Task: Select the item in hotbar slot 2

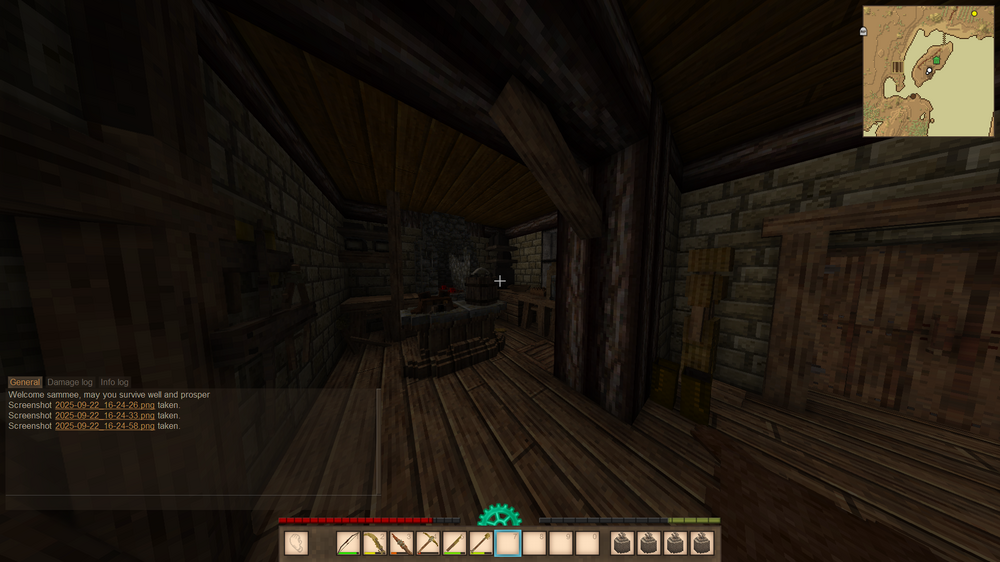Action: click(375, 543)
